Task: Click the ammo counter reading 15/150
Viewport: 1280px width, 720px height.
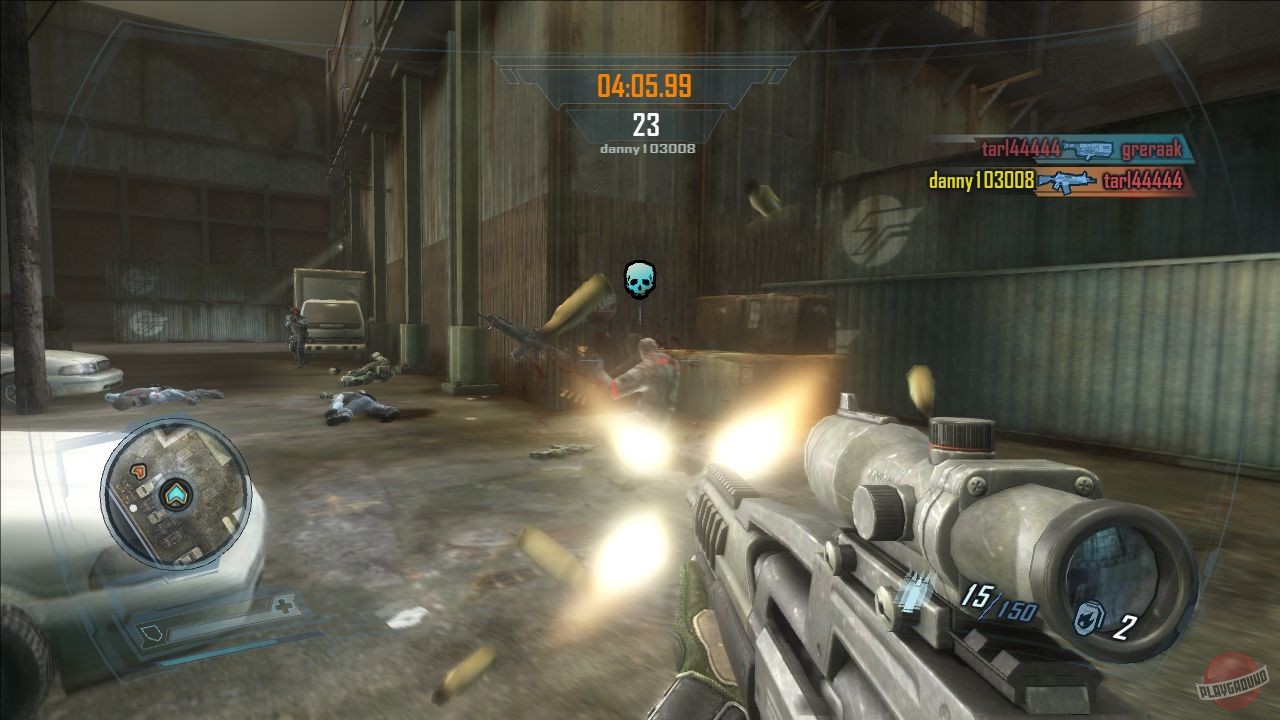Action: tap(998, 602)
